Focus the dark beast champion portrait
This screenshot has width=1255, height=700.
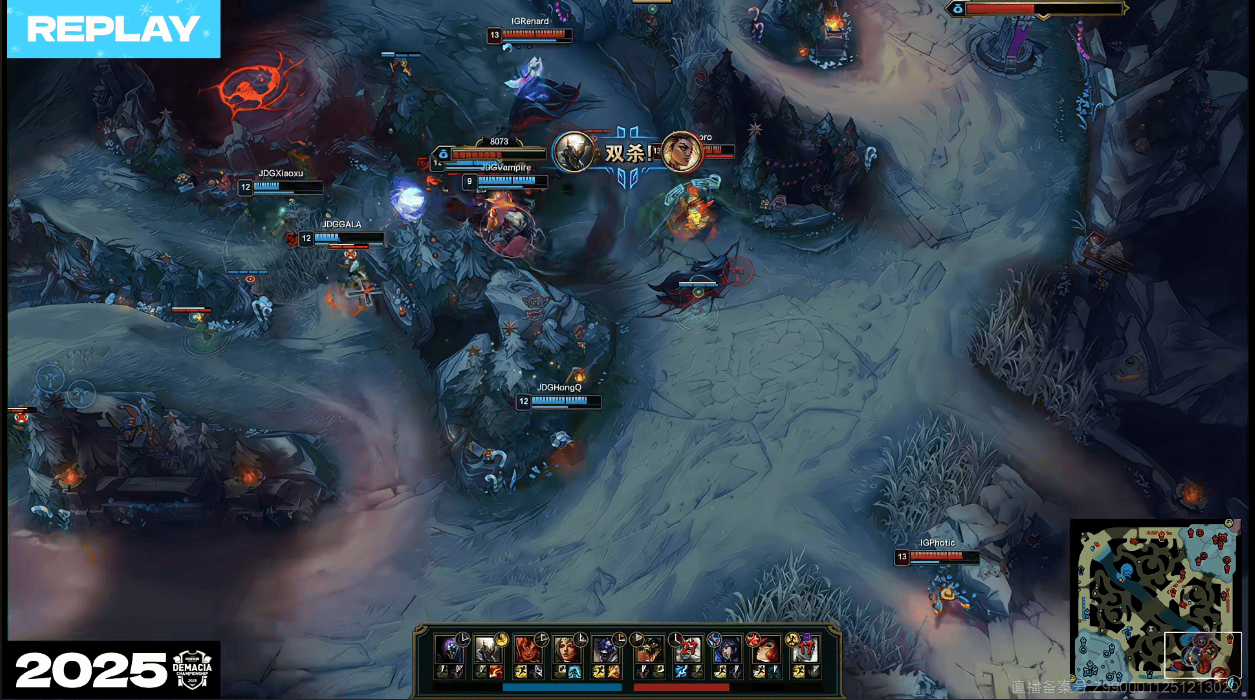point(649,648)
